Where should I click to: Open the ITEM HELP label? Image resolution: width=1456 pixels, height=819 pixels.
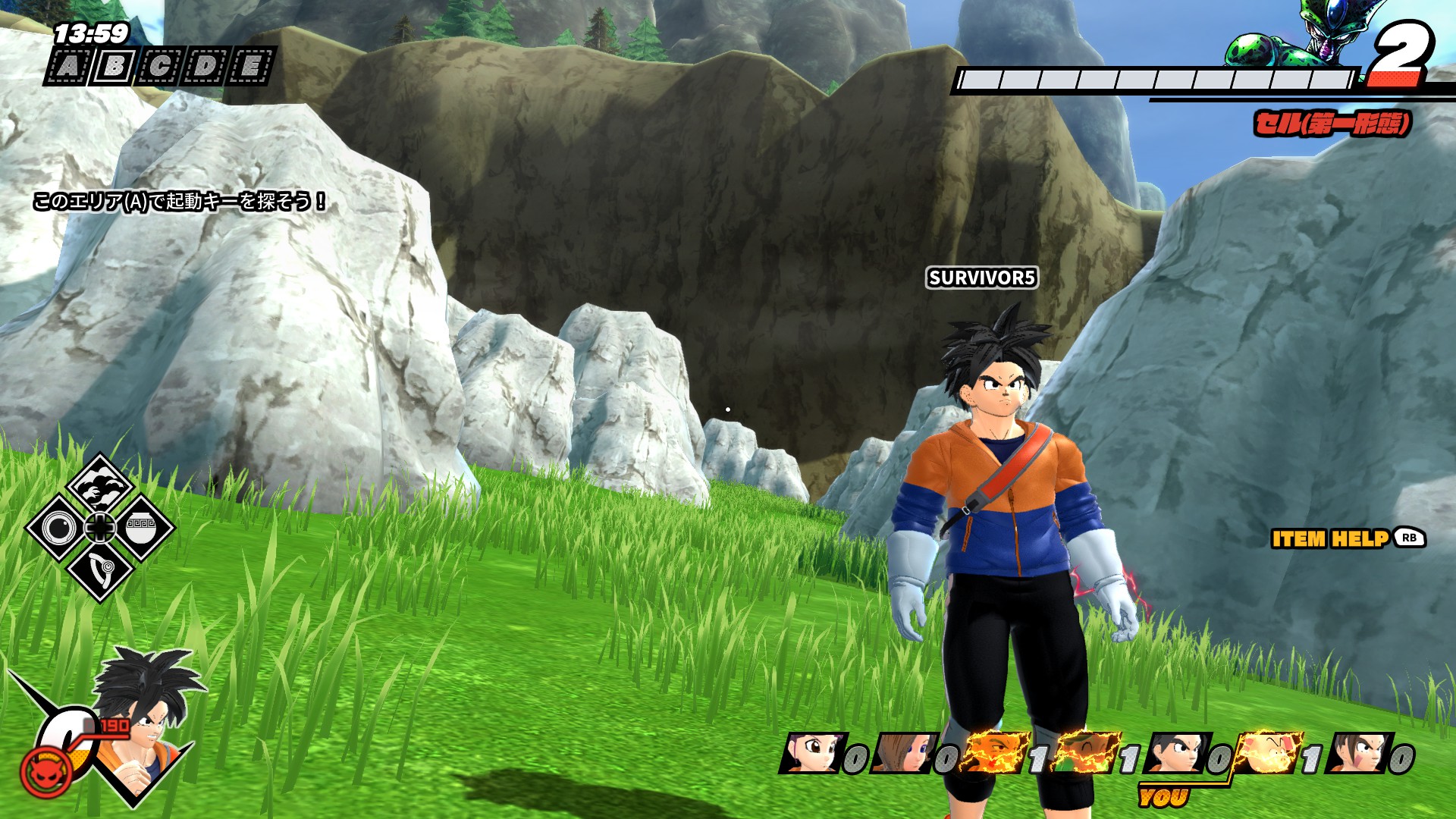click(1330, 538)
